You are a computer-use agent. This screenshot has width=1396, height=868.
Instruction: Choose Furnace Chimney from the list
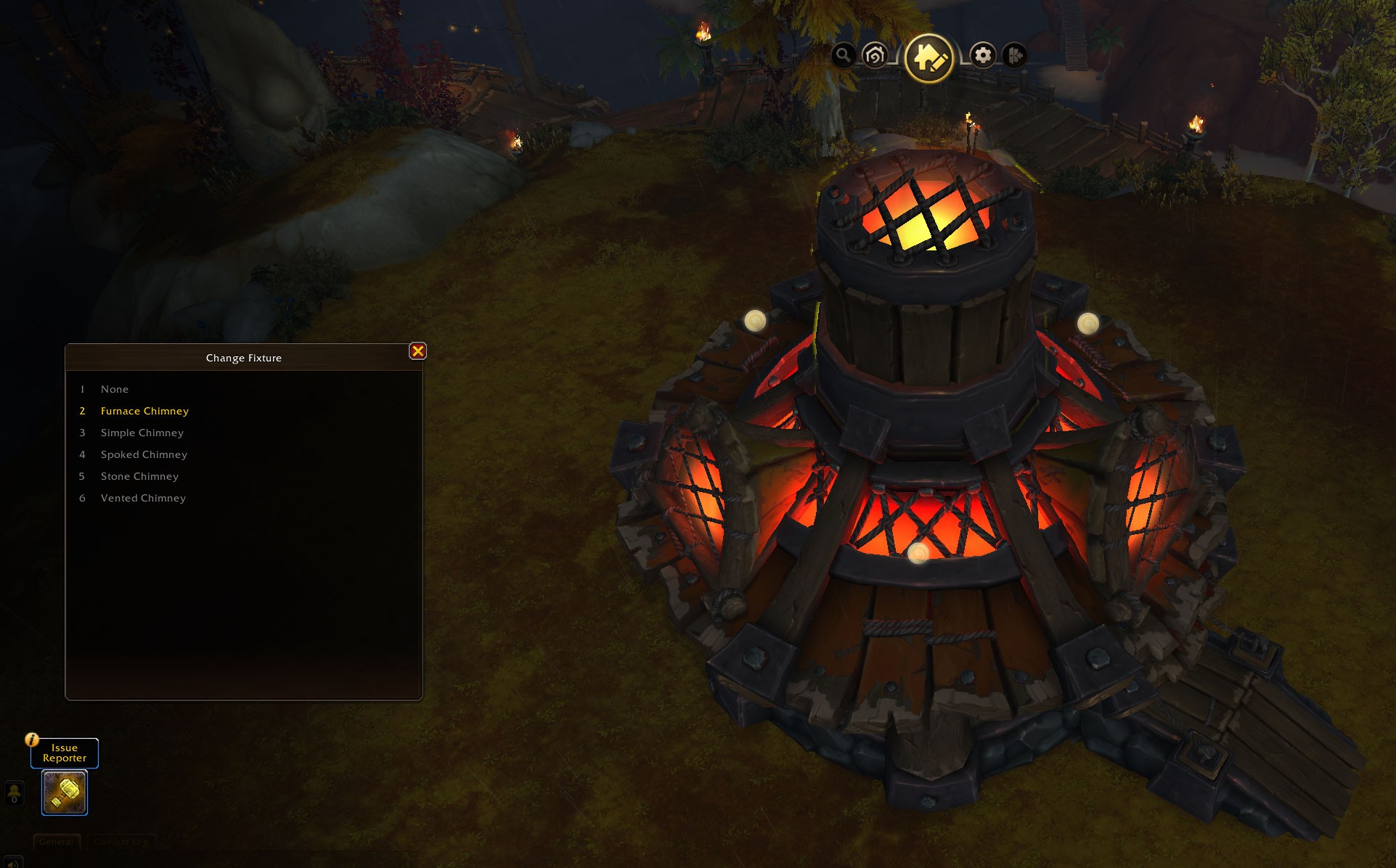pyautogui.click(x=144, y=412)
